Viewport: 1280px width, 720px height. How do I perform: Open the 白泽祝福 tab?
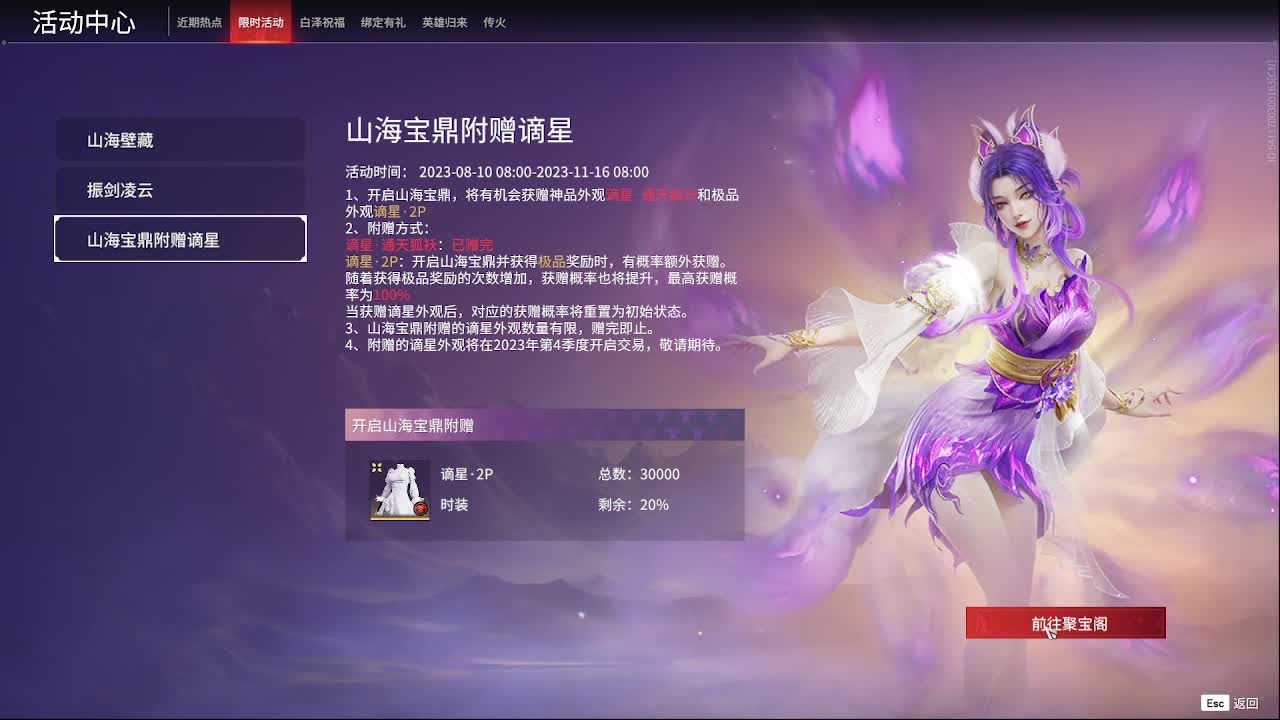[x=321, y=21]
